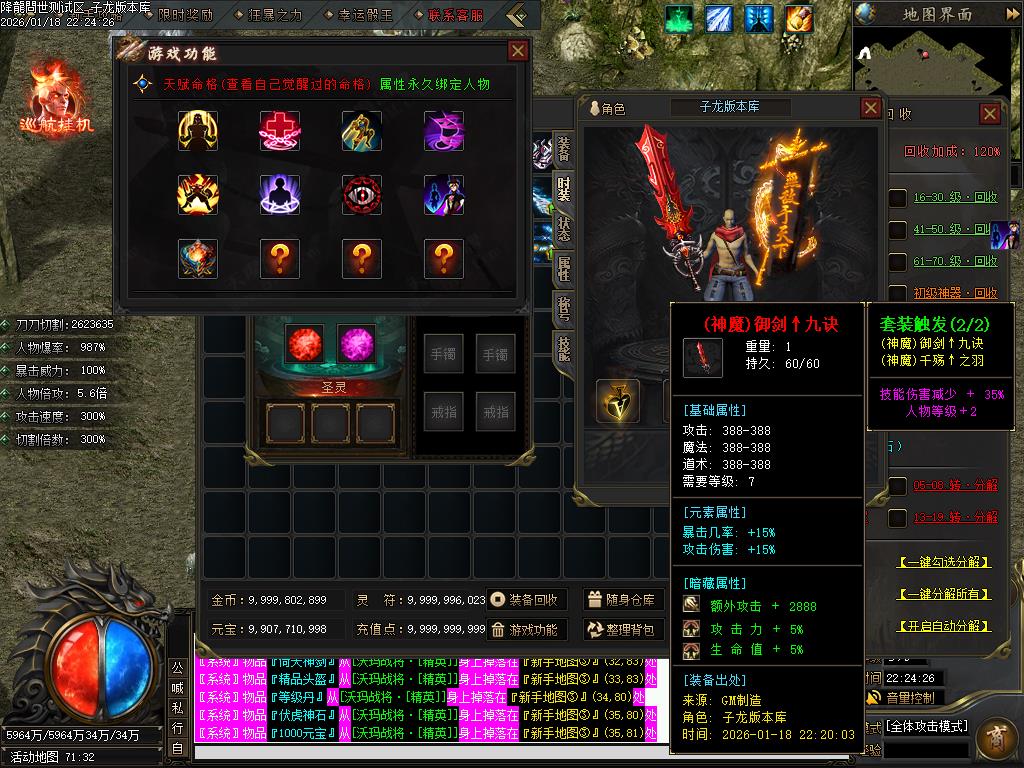Screen dimensions: 1024x768
Task: Close the 角色 character panel
Action: click(x=870, y=108)
